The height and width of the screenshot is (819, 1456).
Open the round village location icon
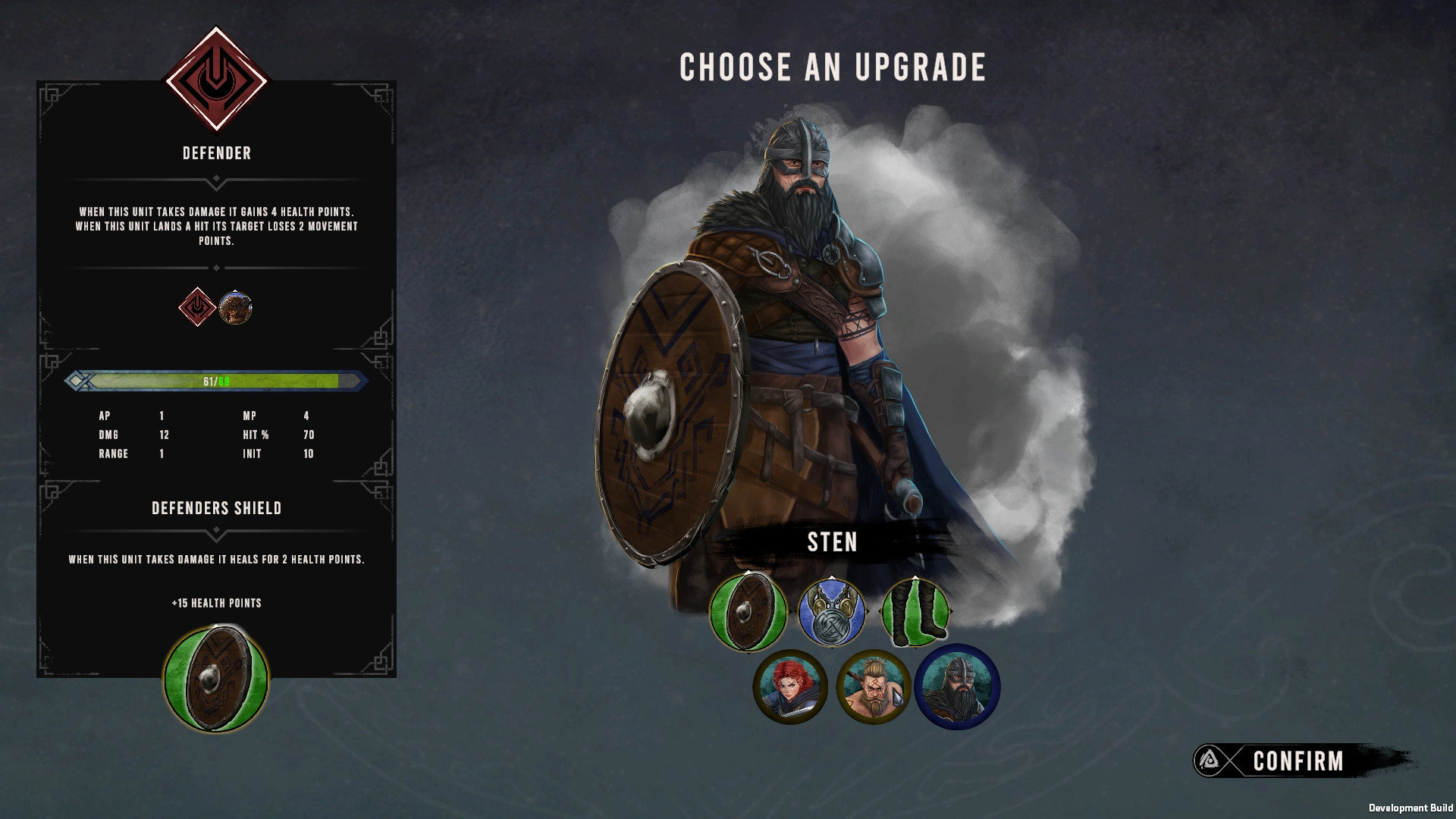[235, 309]
